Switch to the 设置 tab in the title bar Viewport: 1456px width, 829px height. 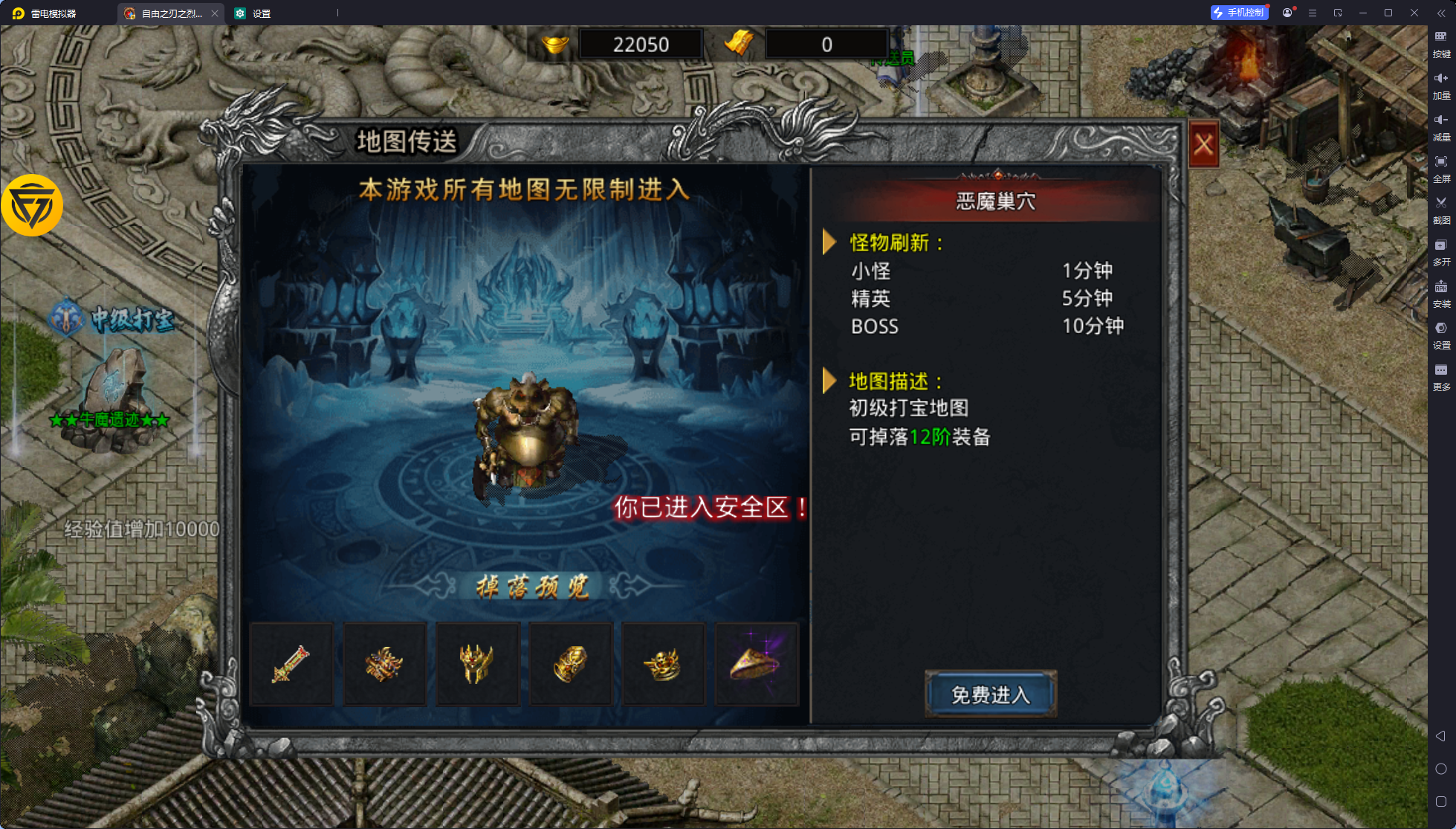click(255, 13)
